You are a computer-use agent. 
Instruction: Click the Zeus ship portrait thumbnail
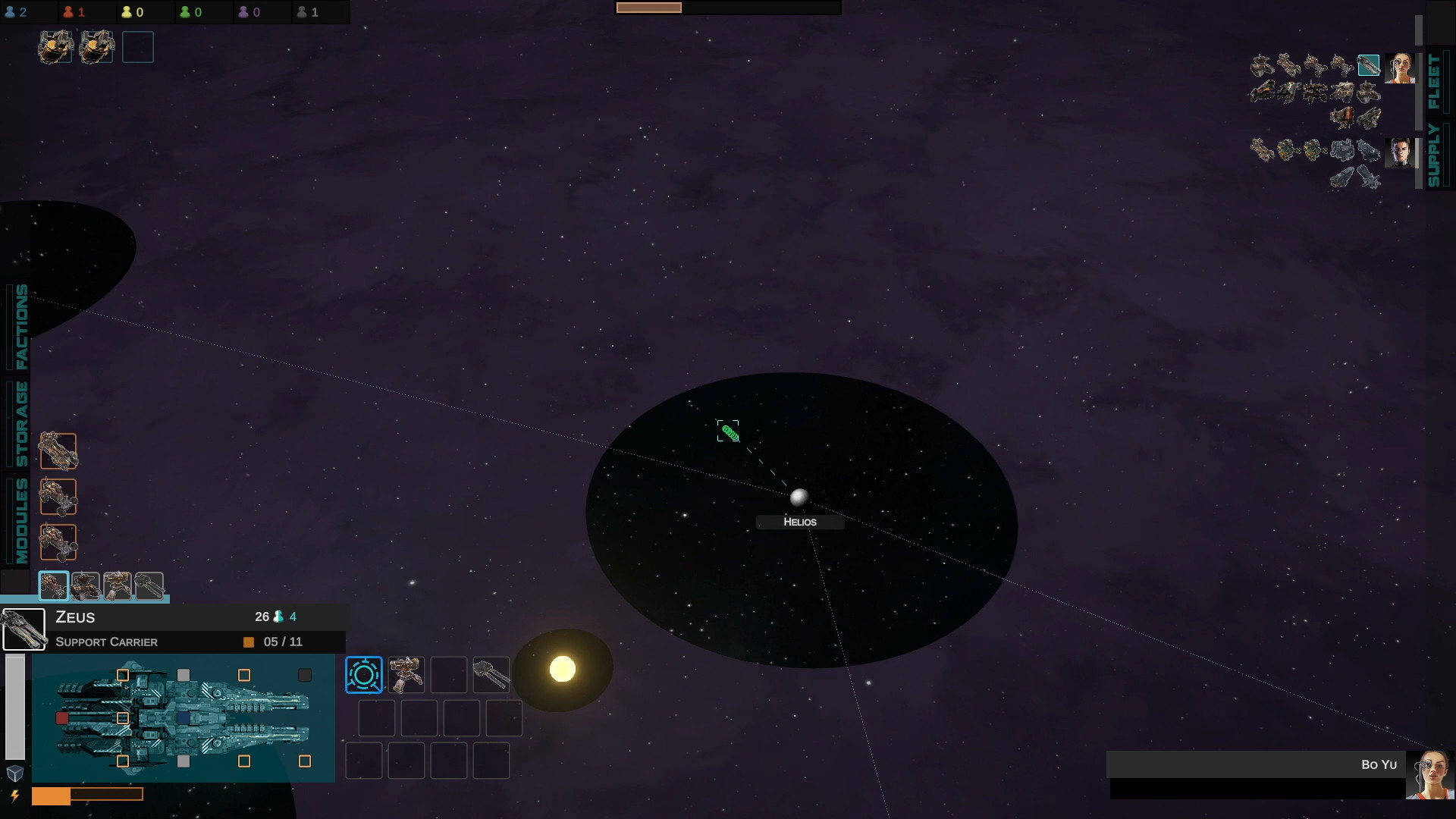click(x=24, y=628)
